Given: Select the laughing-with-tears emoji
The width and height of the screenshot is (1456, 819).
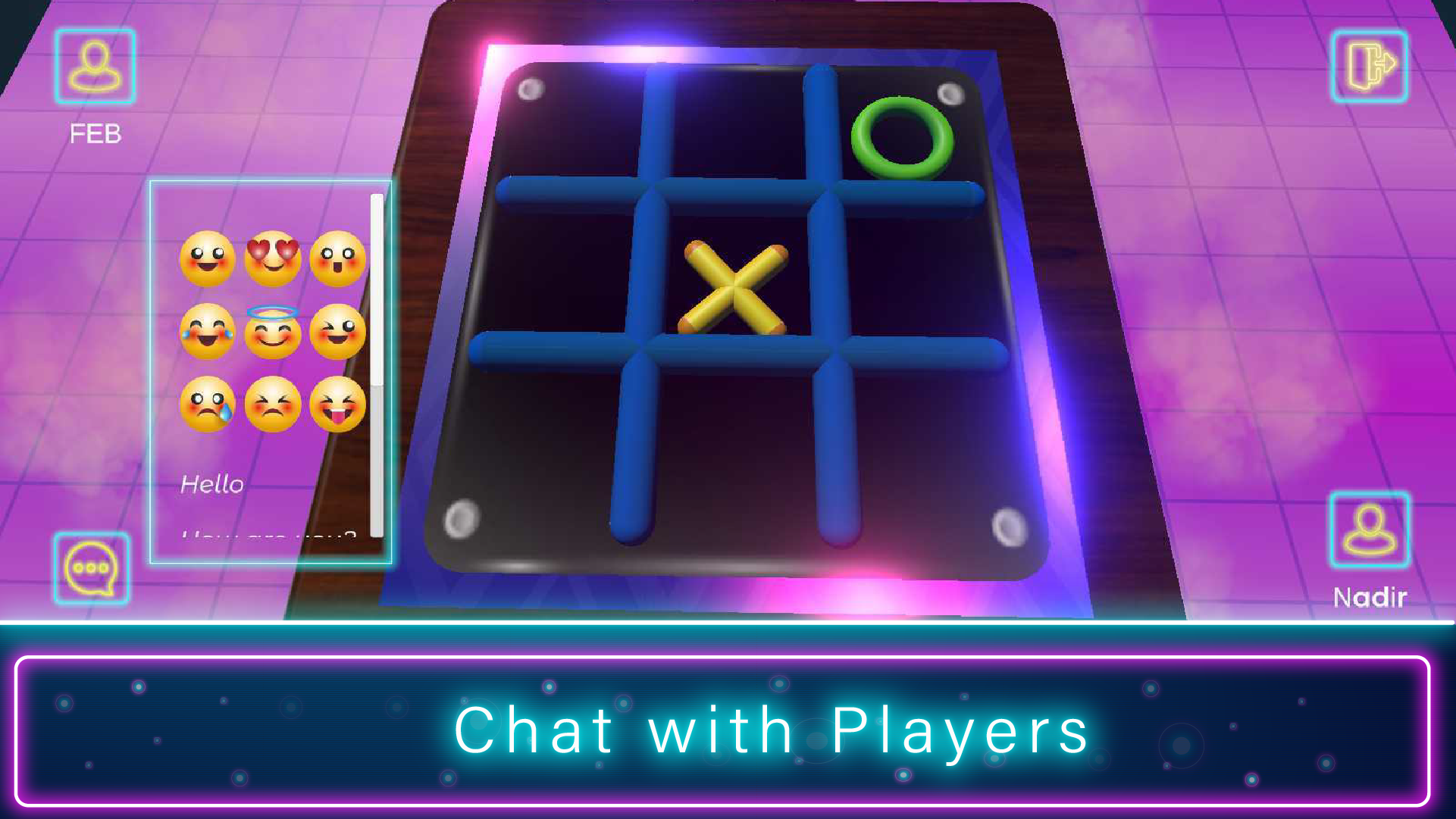Looking at the screenshot, I should [x=208, y=333].
